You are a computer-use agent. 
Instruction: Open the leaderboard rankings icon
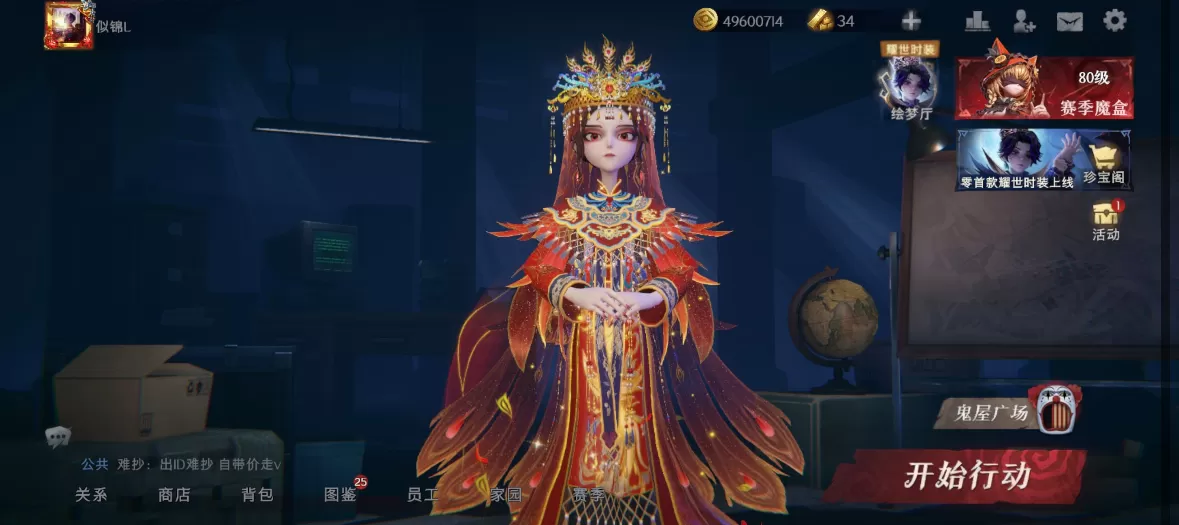coord(977,21)
